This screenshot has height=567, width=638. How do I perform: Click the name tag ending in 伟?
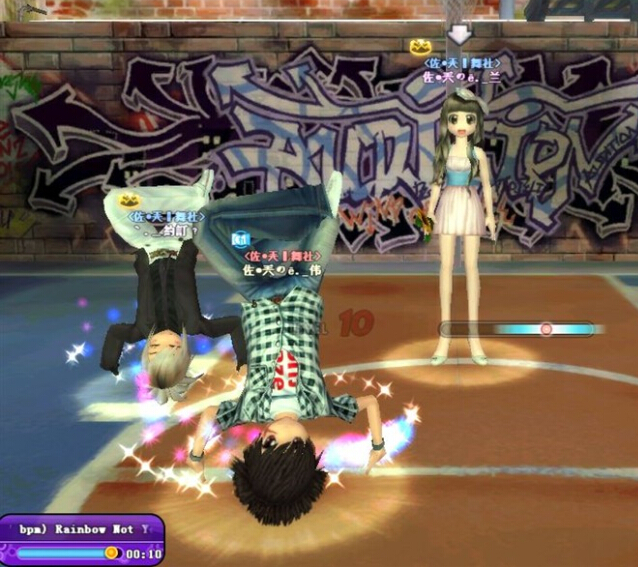point(282,269)
